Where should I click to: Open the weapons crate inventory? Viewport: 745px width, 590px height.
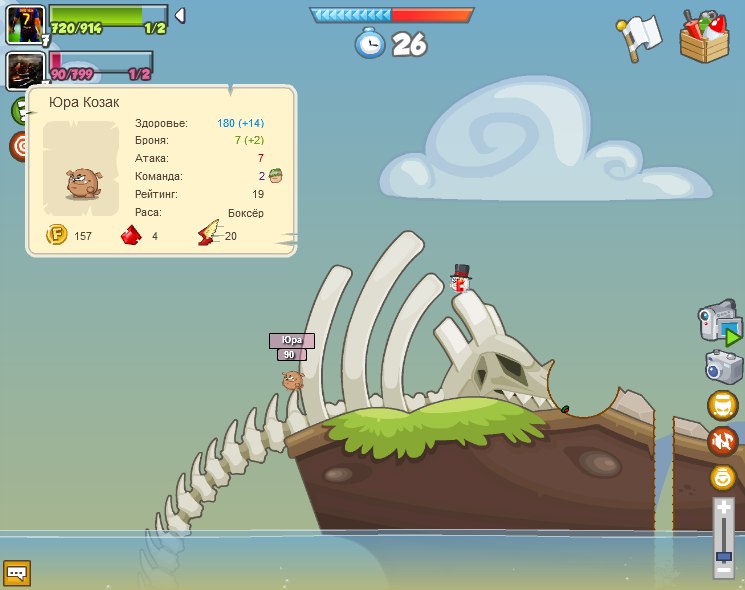click(705, 36)
